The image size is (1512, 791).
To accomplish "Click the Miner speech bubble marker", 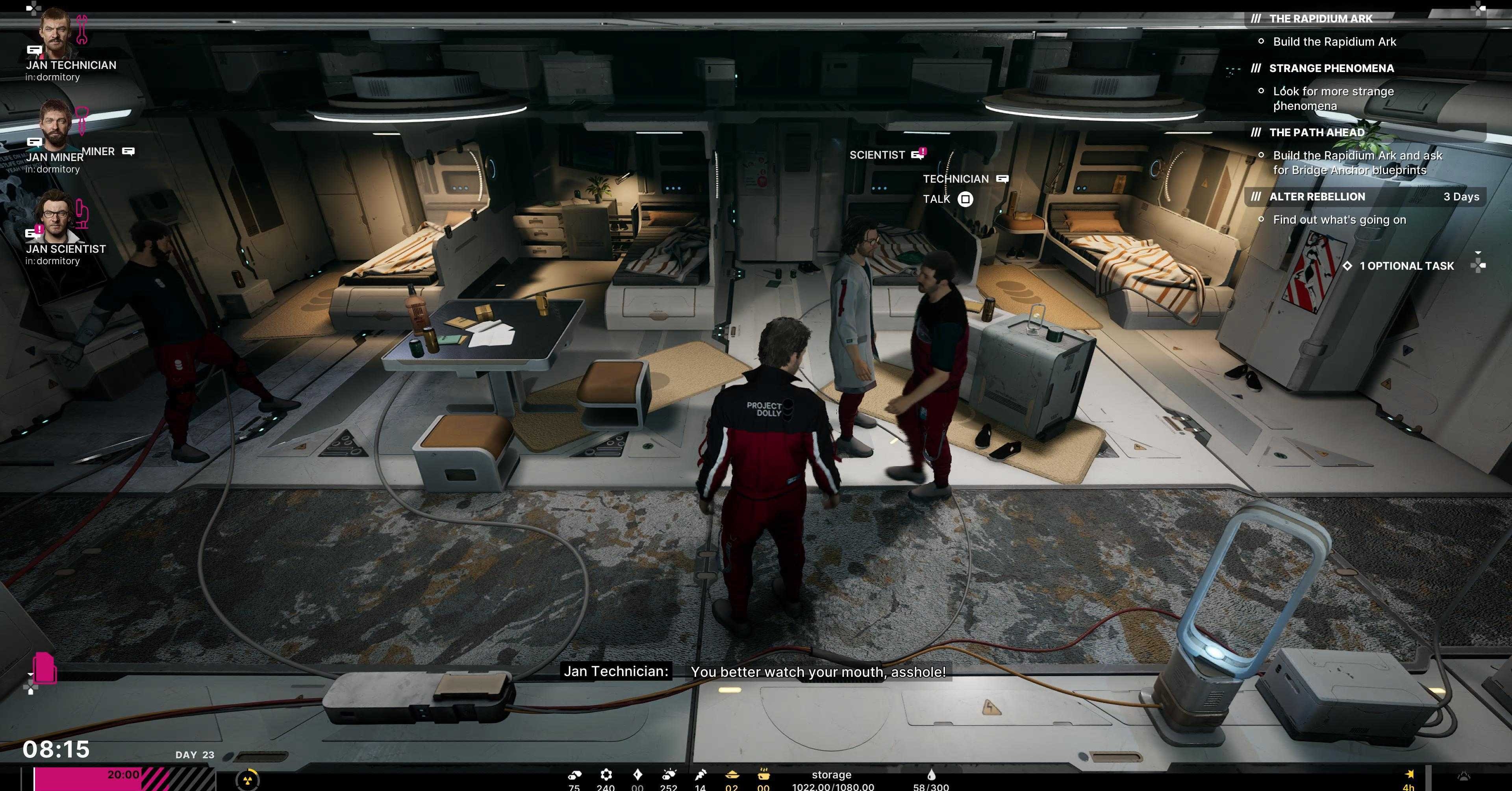I will tap(128, 152).
